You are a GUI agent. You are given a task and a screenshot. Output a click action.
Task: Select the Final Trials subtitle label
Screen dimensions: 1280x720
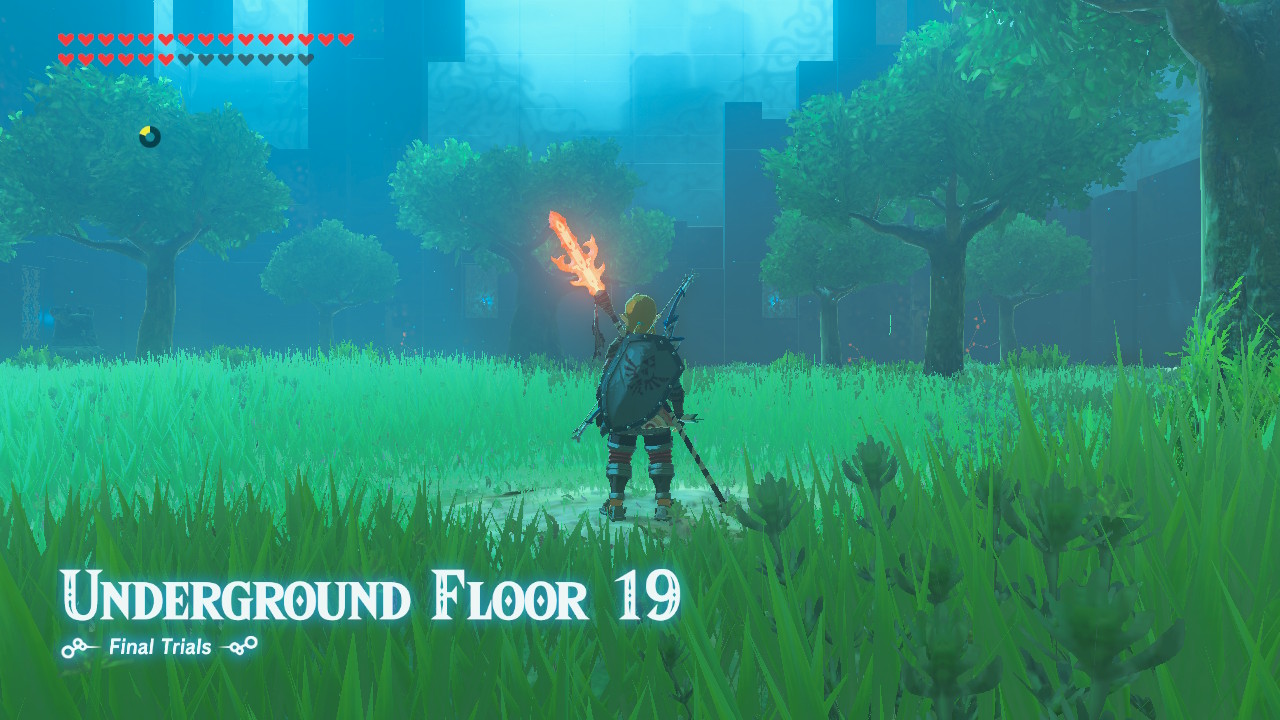coord(160,647)
